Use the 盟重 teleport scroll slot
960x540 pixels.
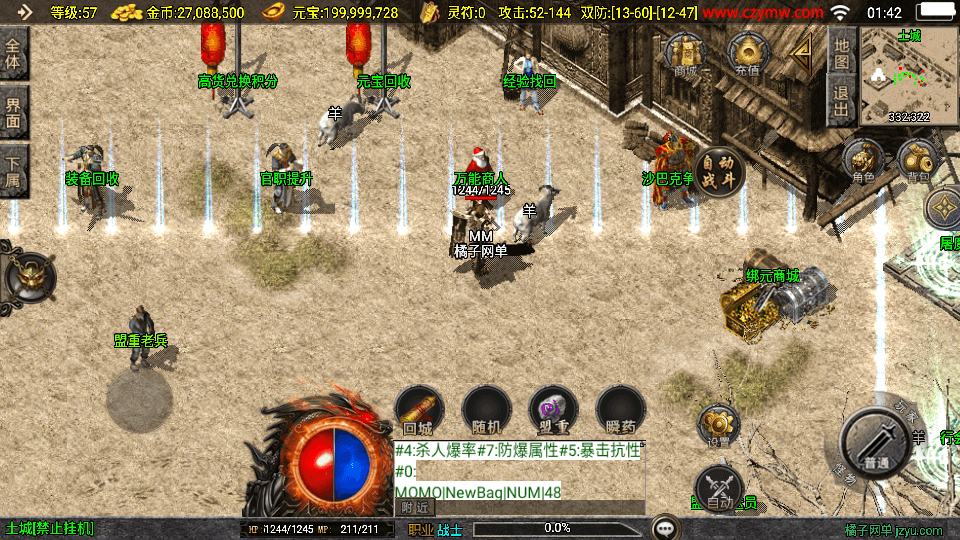pyautogui.click(x=553, y=410)
